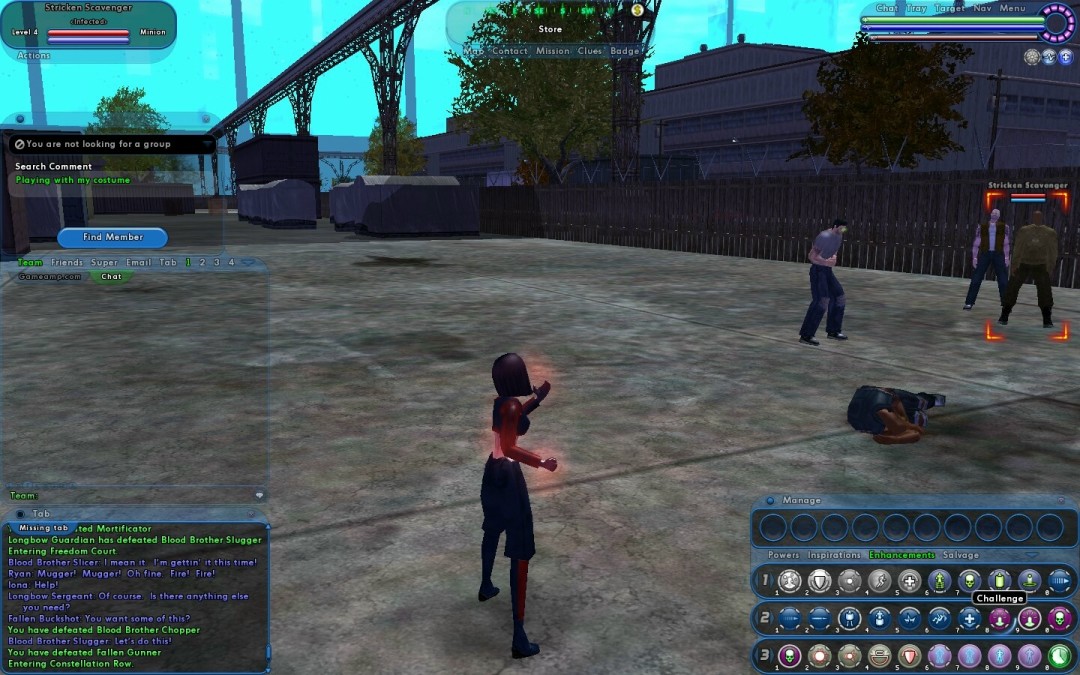Image resolution: width=1080 pixels, height=675 pixels.
Task: Switch to the Powers tab
Action: [783, 555]
